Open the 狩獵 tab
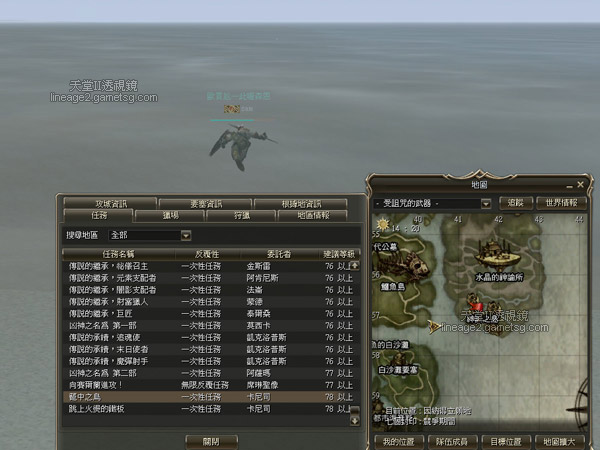 [241, 216]
